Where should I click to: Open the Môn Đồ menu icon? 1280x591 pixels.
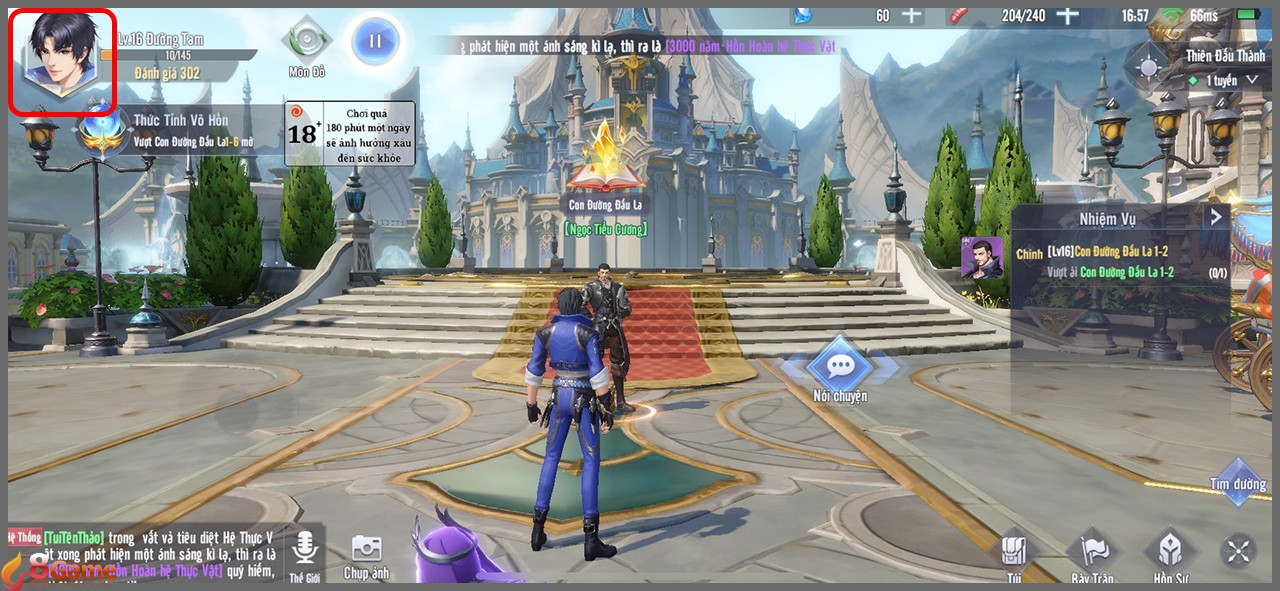coord(305,42)
